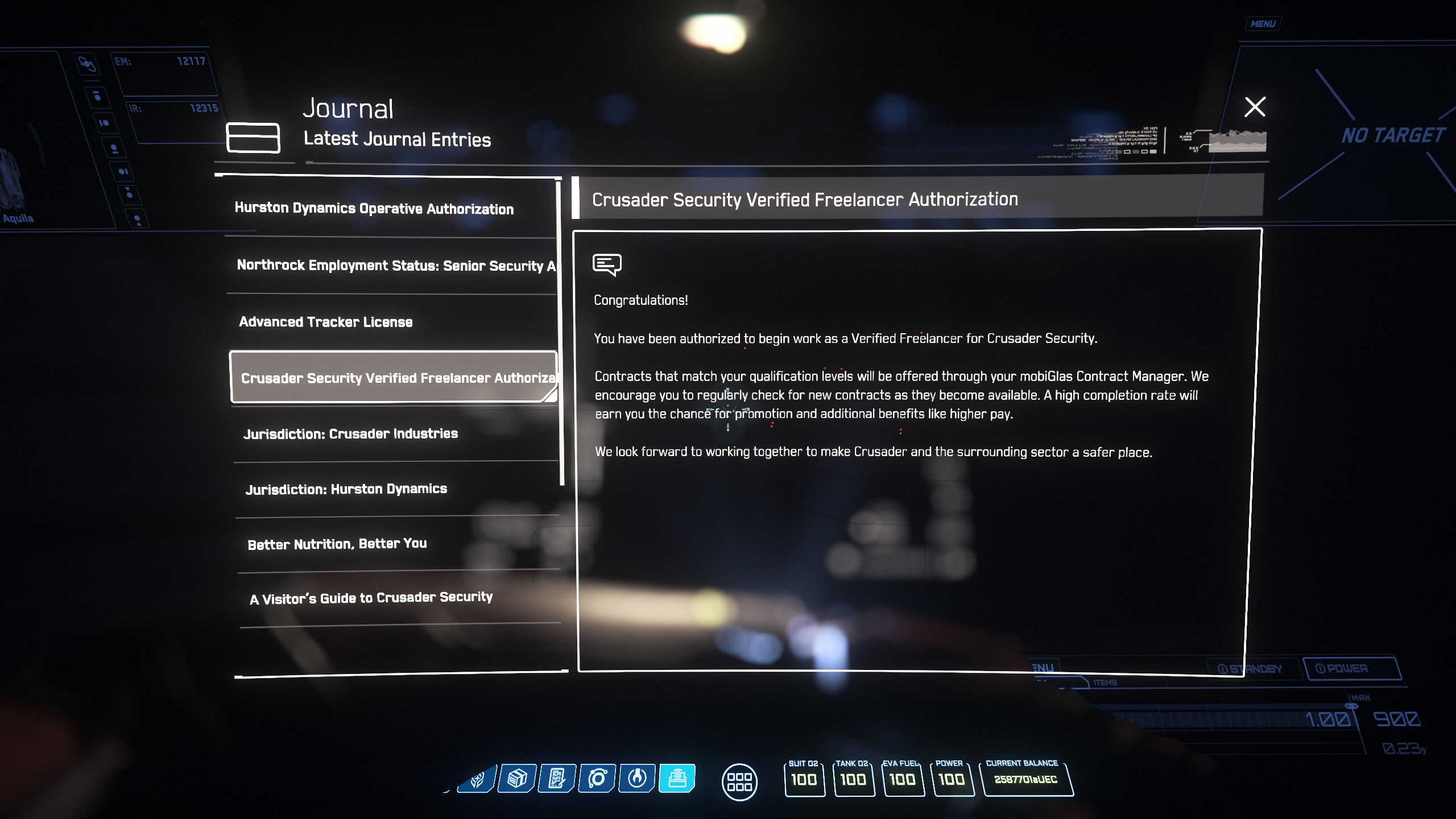
Task: Open Better Nutrition, Better You entry
Action: tap(337, 544)
